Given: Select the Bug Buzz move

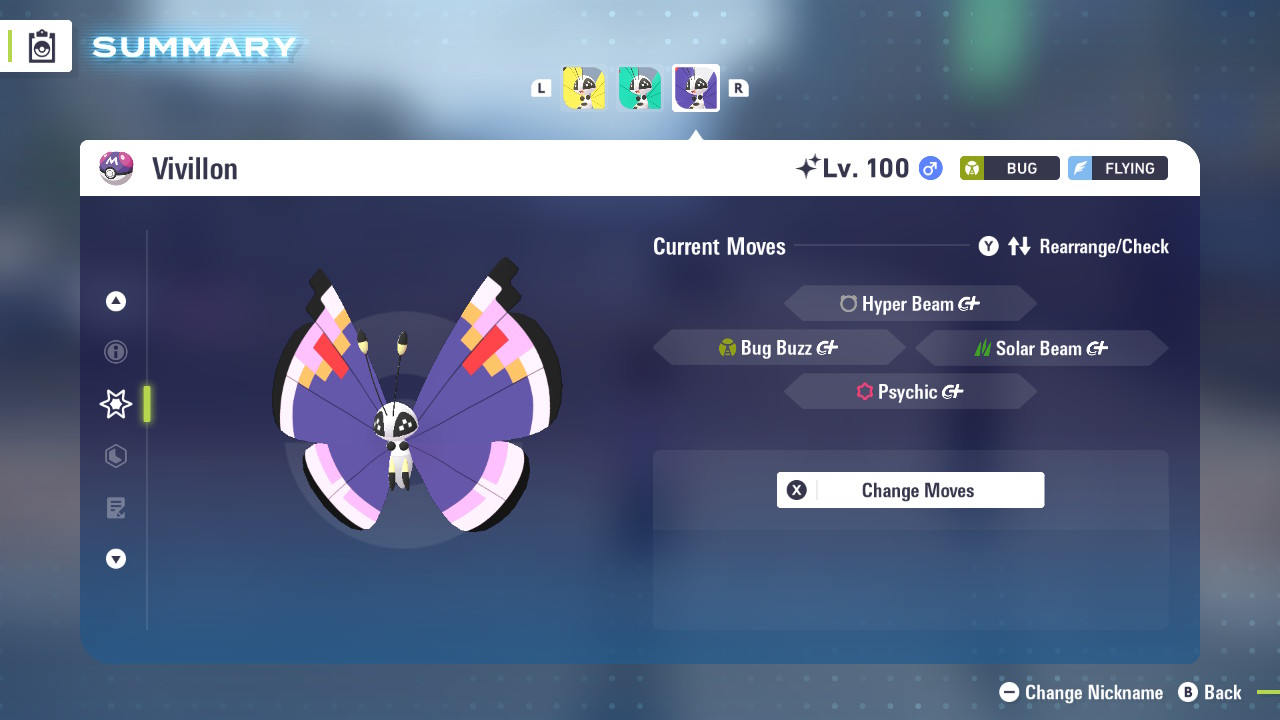Looking at the screenshot, I should coord(779,347).
